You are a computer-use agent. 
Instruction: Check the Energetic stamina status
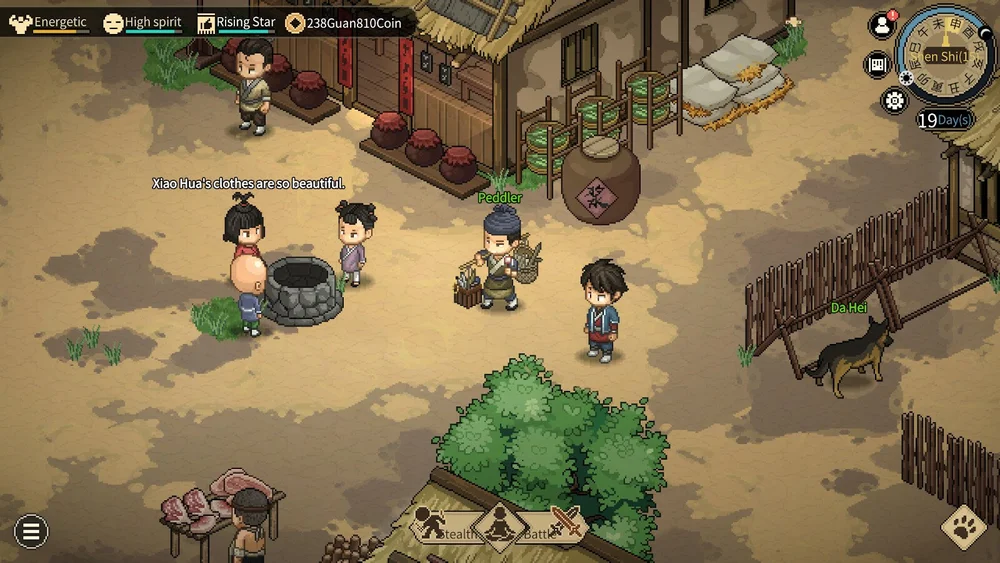pyautogui.click(x=50, y=22)
